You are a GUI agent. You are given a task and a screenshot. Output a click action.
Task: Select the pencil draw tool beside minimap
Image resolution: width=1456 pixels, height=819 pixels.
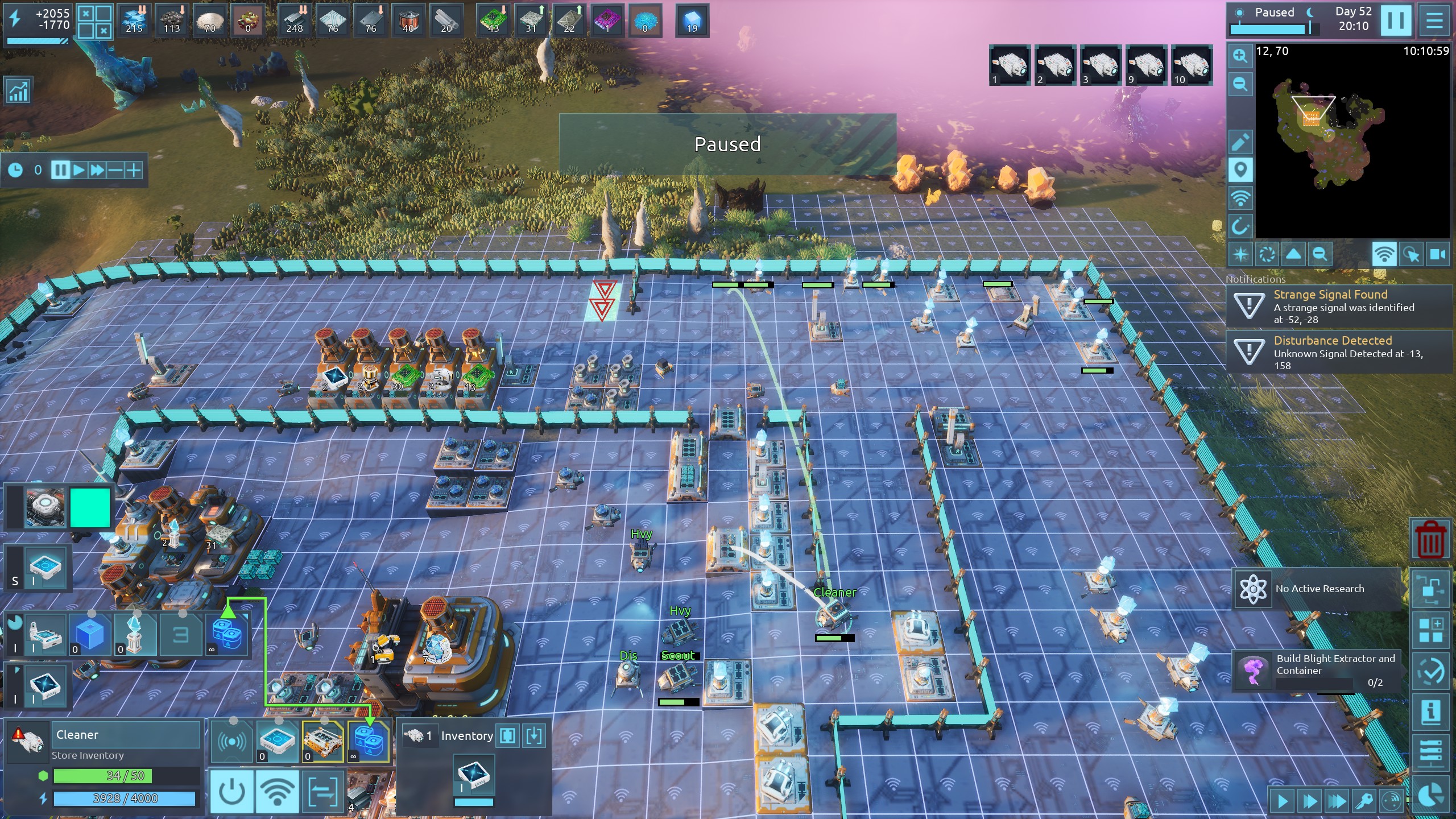coord(1240,142)
